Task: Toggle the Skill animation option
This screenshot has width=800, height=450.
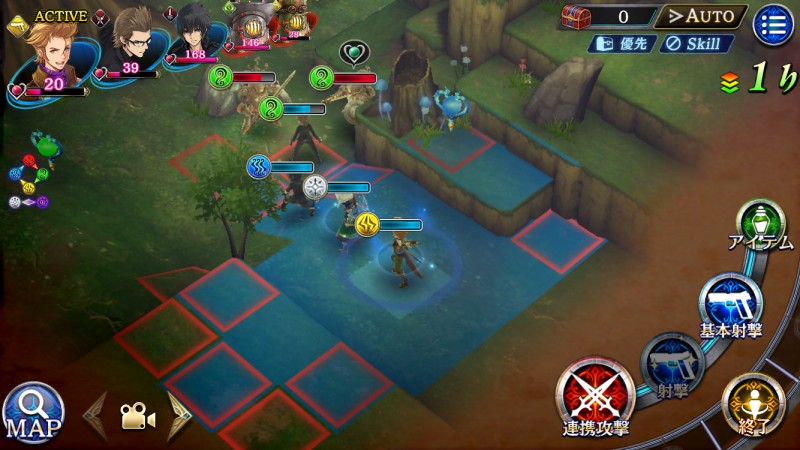Action: 697,44
